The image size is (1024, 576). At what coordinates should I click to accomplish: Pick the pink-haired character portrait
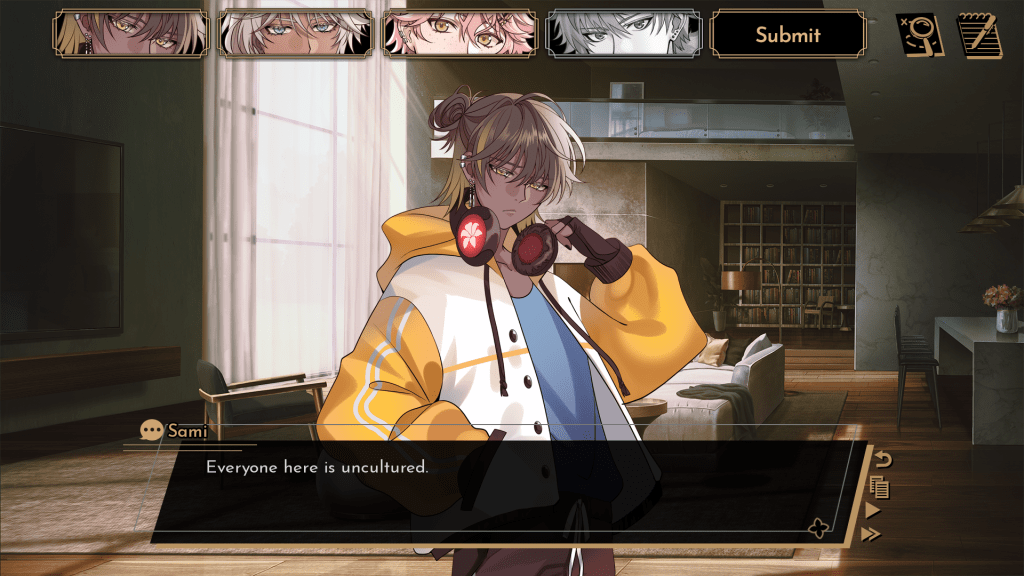click(x=459, y=35)
